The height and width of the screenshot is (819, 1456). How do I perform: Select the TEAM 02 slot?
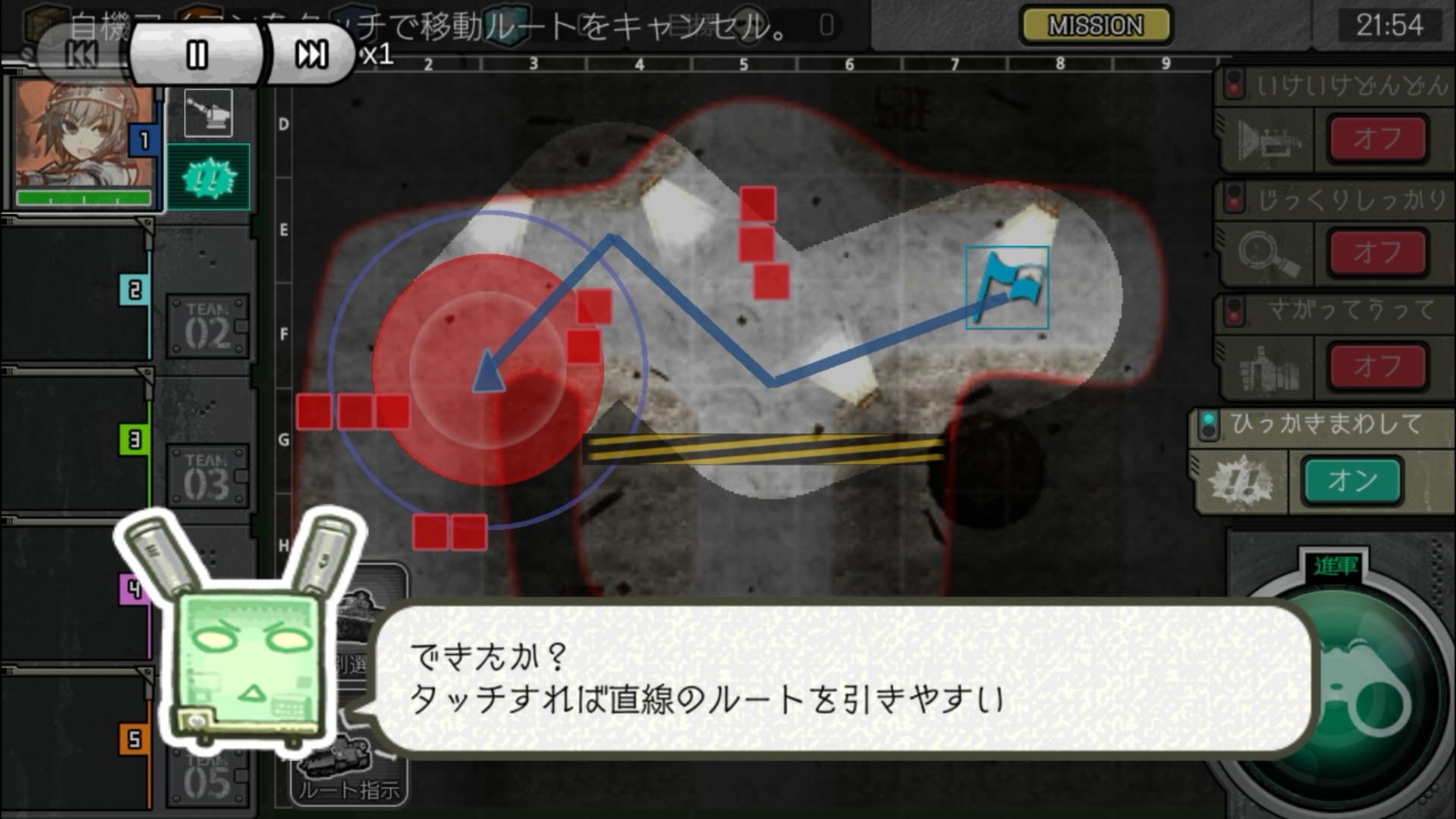[207, 327]
